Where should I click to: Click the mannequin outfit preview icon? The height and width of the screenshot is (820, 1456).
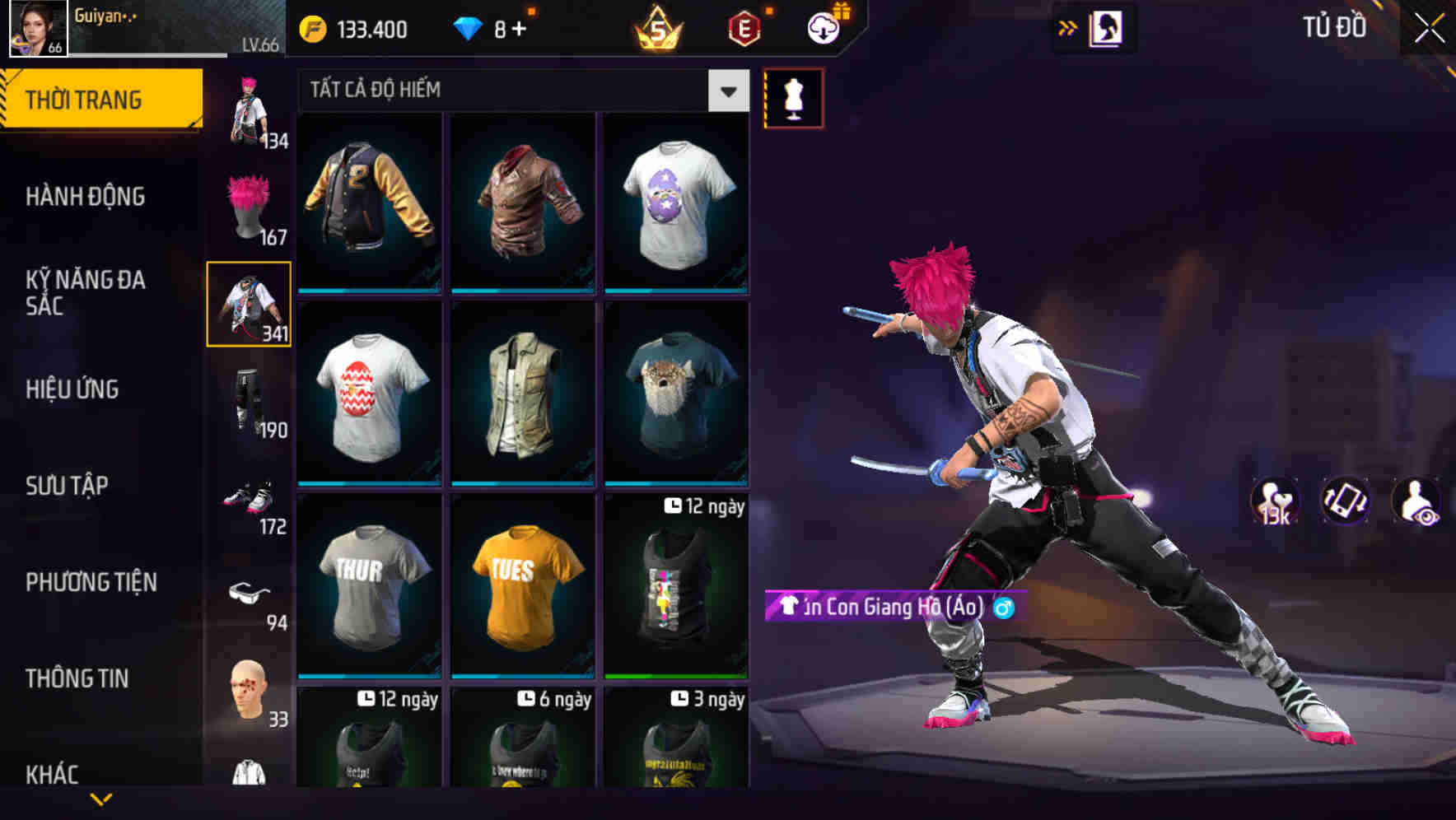793,98
